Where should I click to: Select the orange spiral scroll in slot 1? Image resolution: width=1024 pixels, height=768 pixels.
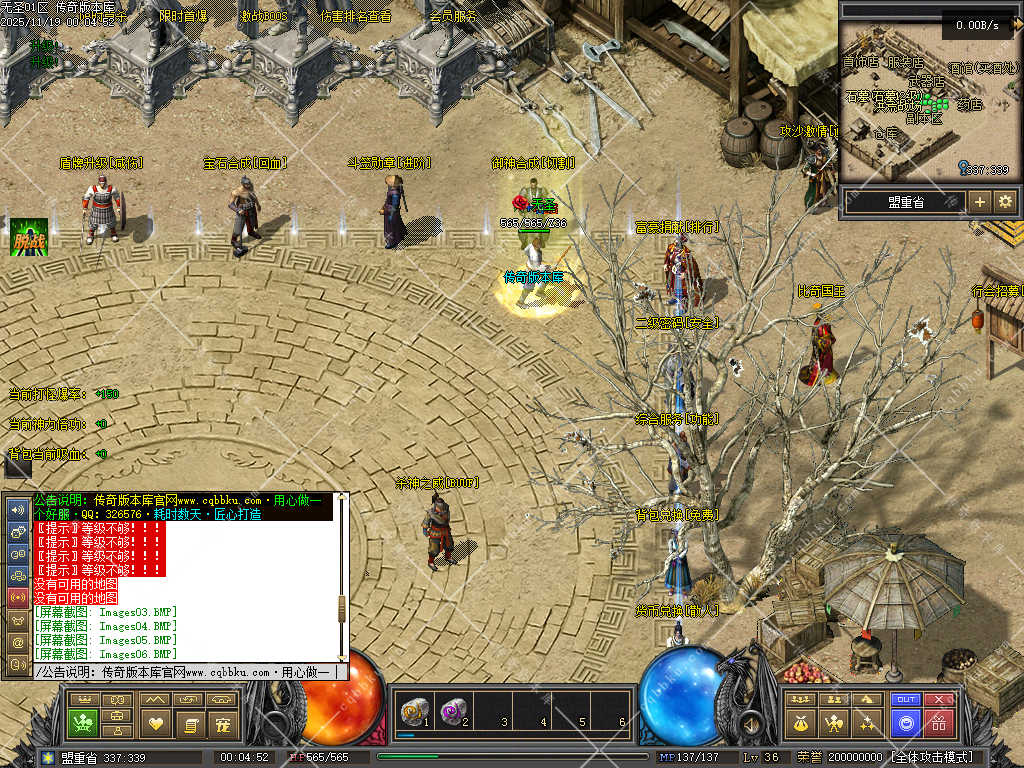pyautogui.click(x=413, y=711)
